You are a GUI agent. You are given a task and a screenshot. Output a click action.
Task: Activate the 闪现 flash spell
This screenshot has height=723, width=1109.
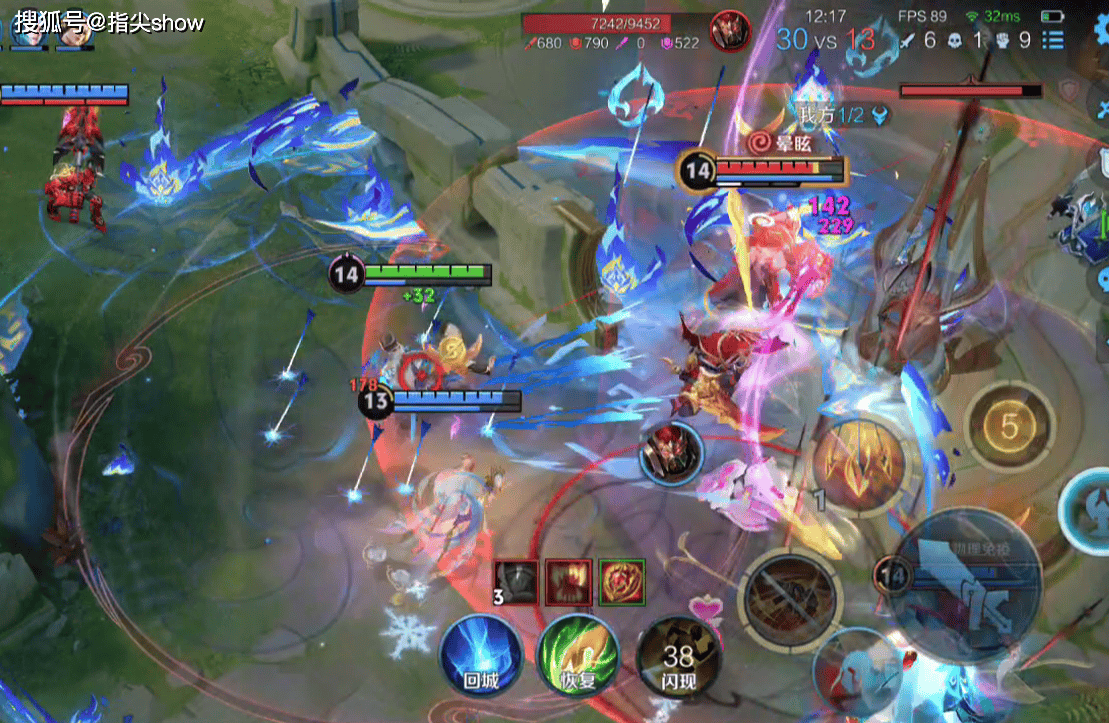point(677,657)
